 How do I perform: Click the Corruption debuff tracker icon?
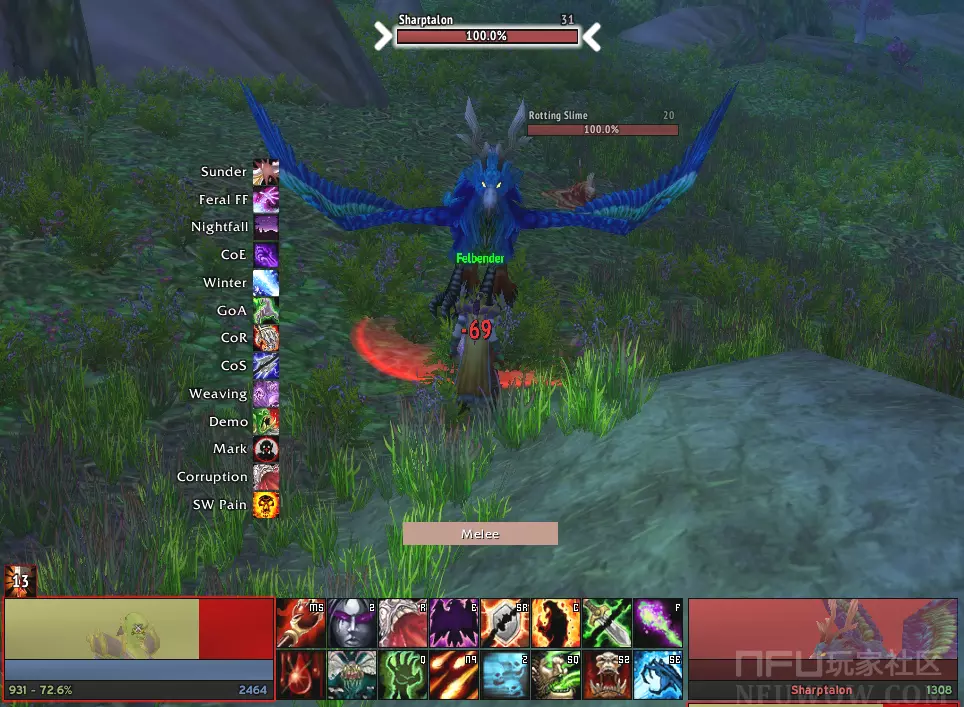coord(266,477)
